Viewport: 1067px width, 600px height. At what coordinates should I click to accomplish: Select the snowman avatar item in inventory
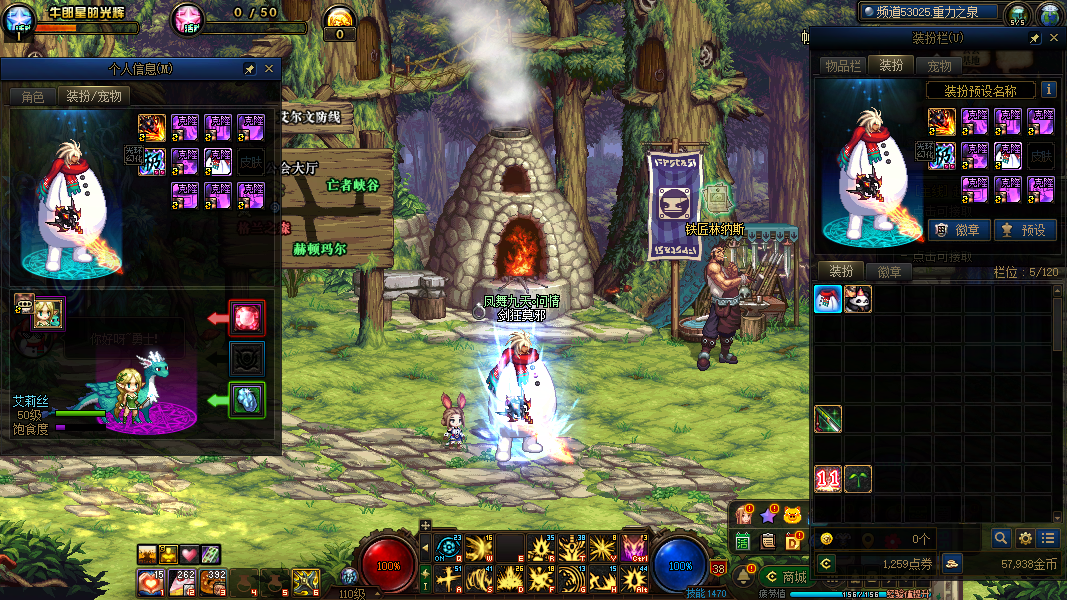(x=827, y=299)
